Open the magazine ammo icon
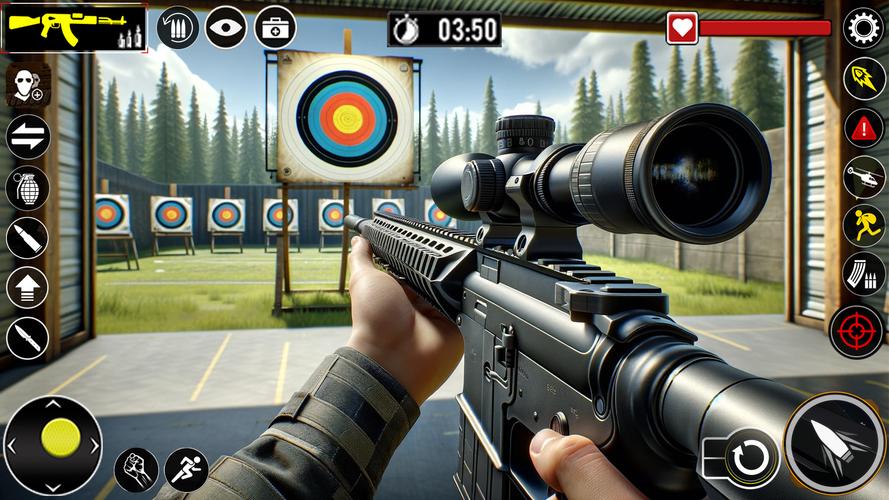889x500 pixels. (x=863, y=273)
